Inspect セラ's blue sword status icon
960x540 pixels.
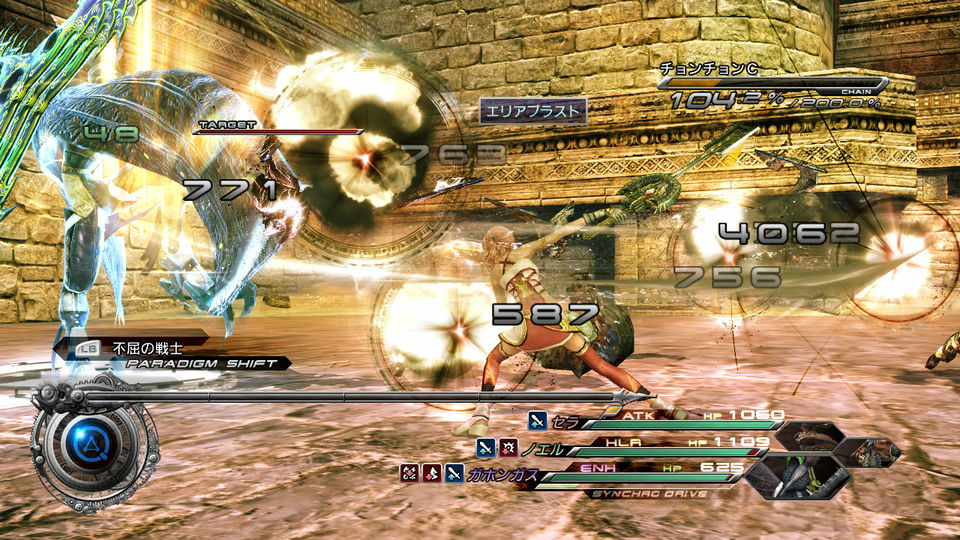pyautogui.click(x=537, y=421)
